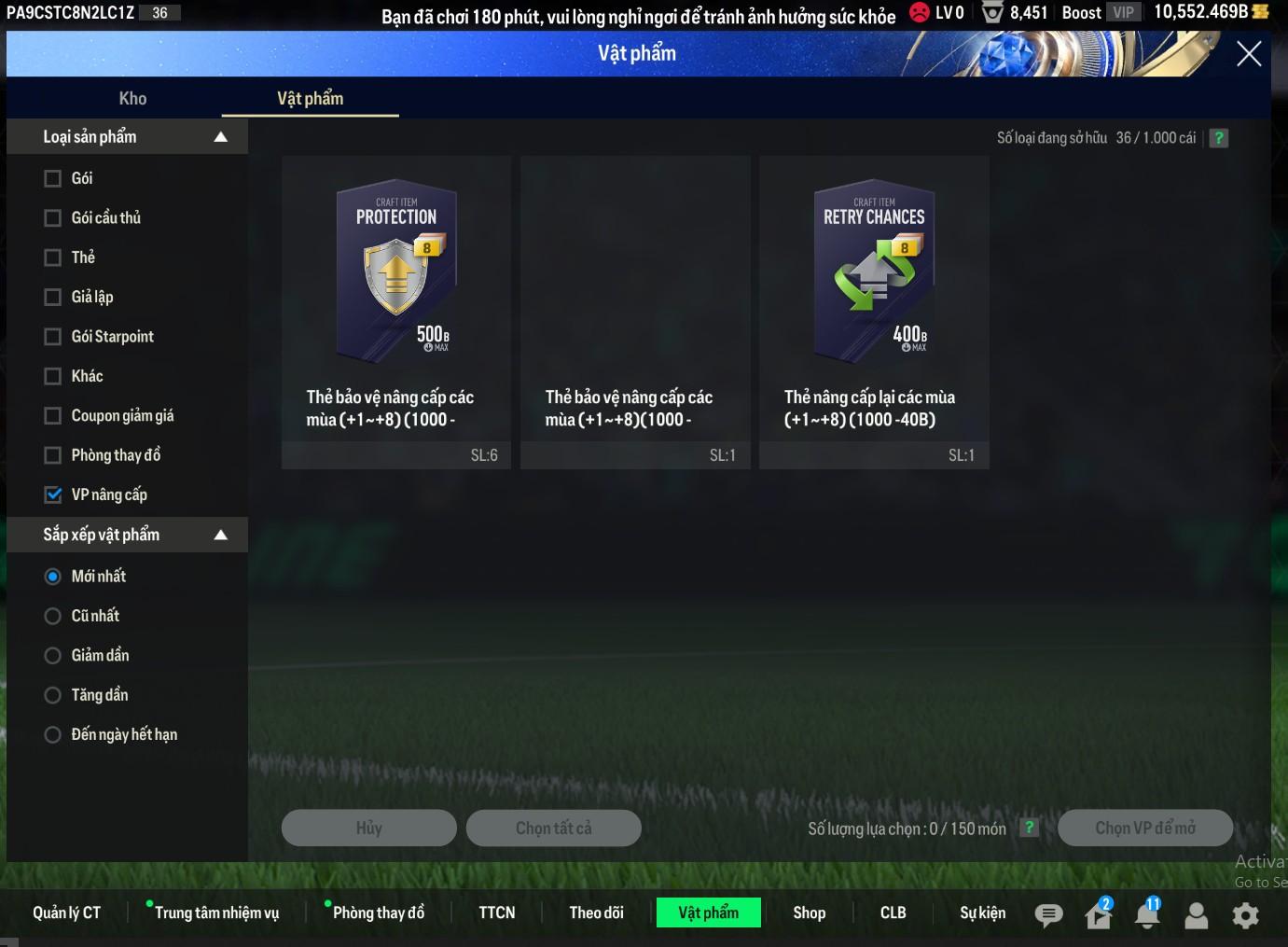Switch to the Kho tab
Screen dimensions: 1288x947
point(132,98)
